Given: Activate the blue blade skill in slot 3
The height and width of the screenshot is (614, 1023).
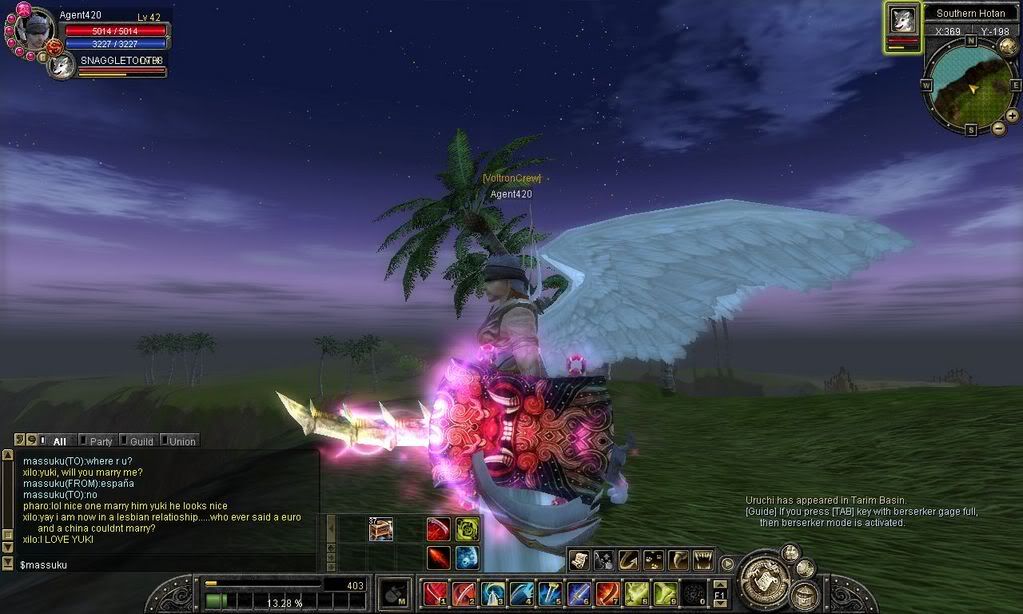Looking at the screenshot, I should pos(492,594).
